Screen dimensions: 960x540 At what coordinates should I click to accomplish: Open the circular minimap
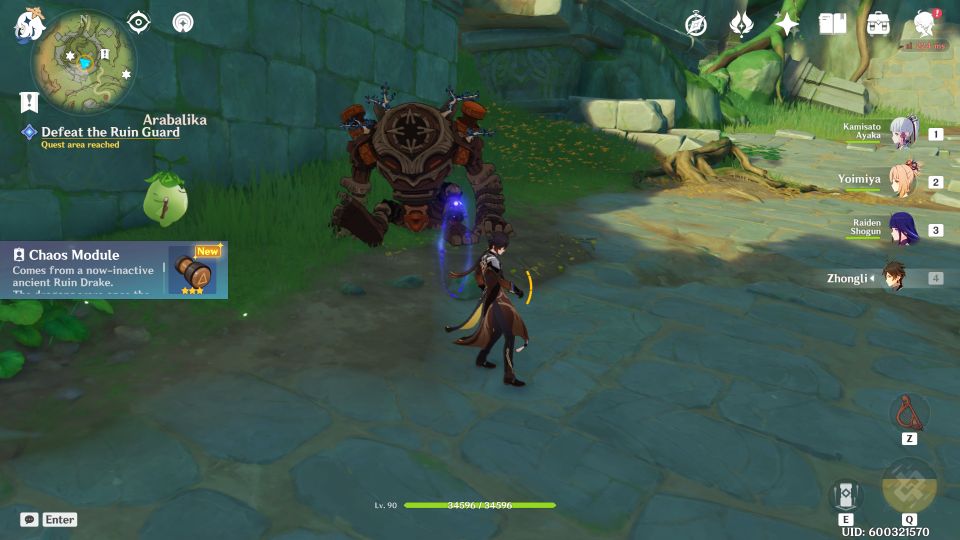83,62
